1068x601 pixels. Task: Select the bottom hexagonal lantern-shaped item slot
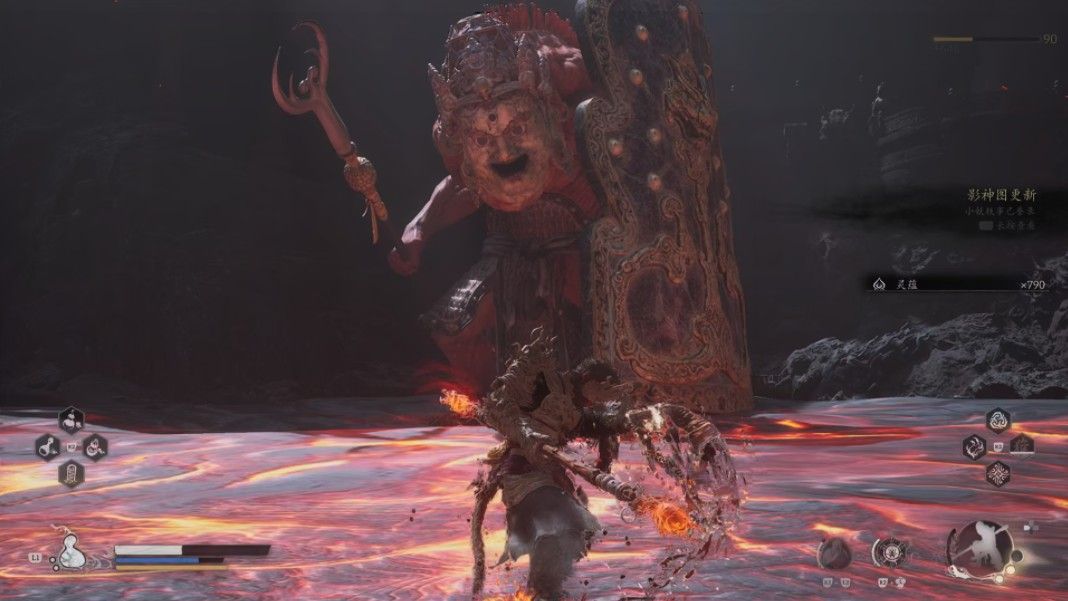pyautogui.click(x=71, y=473)
